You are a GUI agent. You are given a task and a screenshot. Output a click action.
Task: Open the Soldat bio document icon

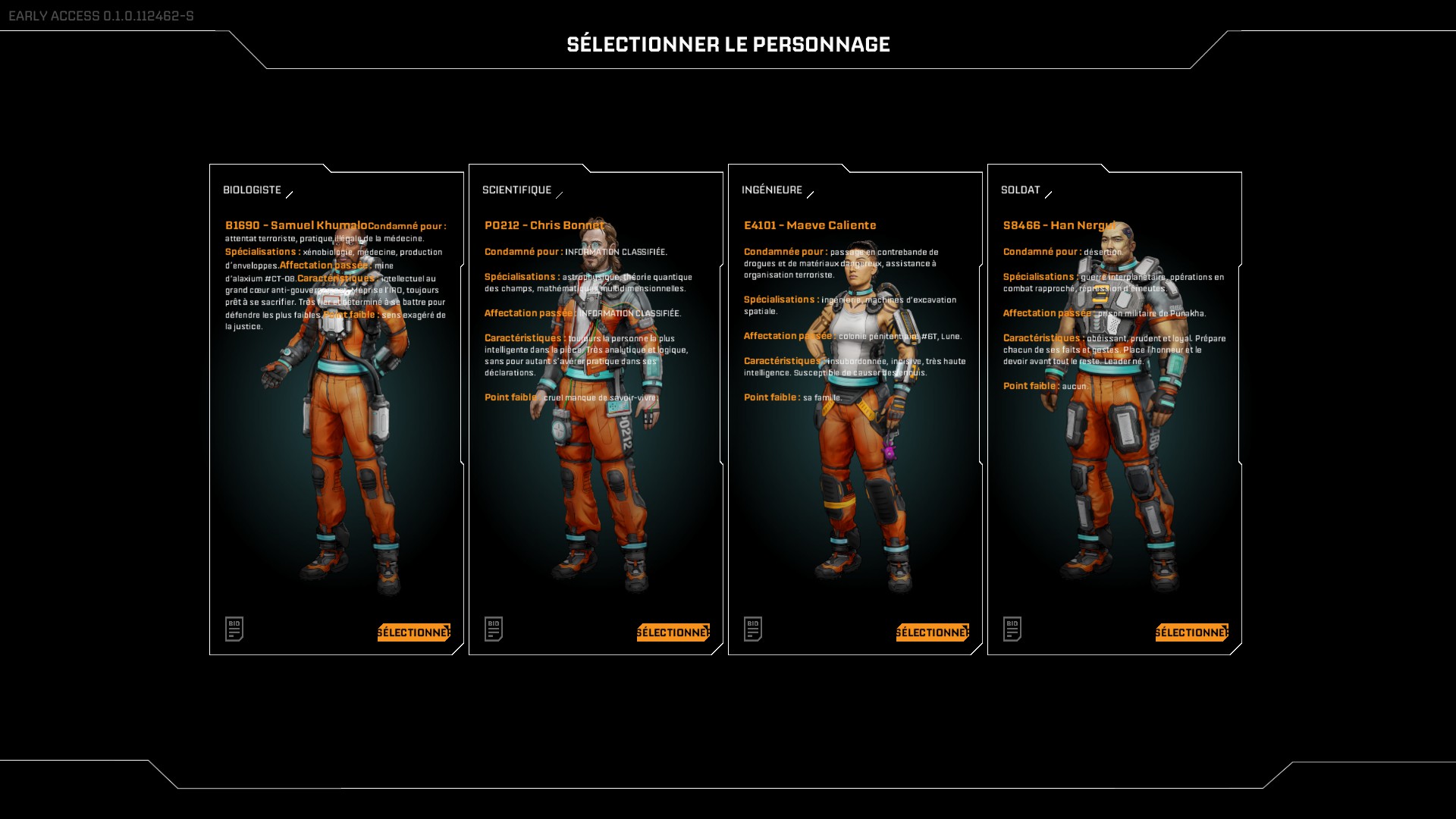coord(1012,629)
